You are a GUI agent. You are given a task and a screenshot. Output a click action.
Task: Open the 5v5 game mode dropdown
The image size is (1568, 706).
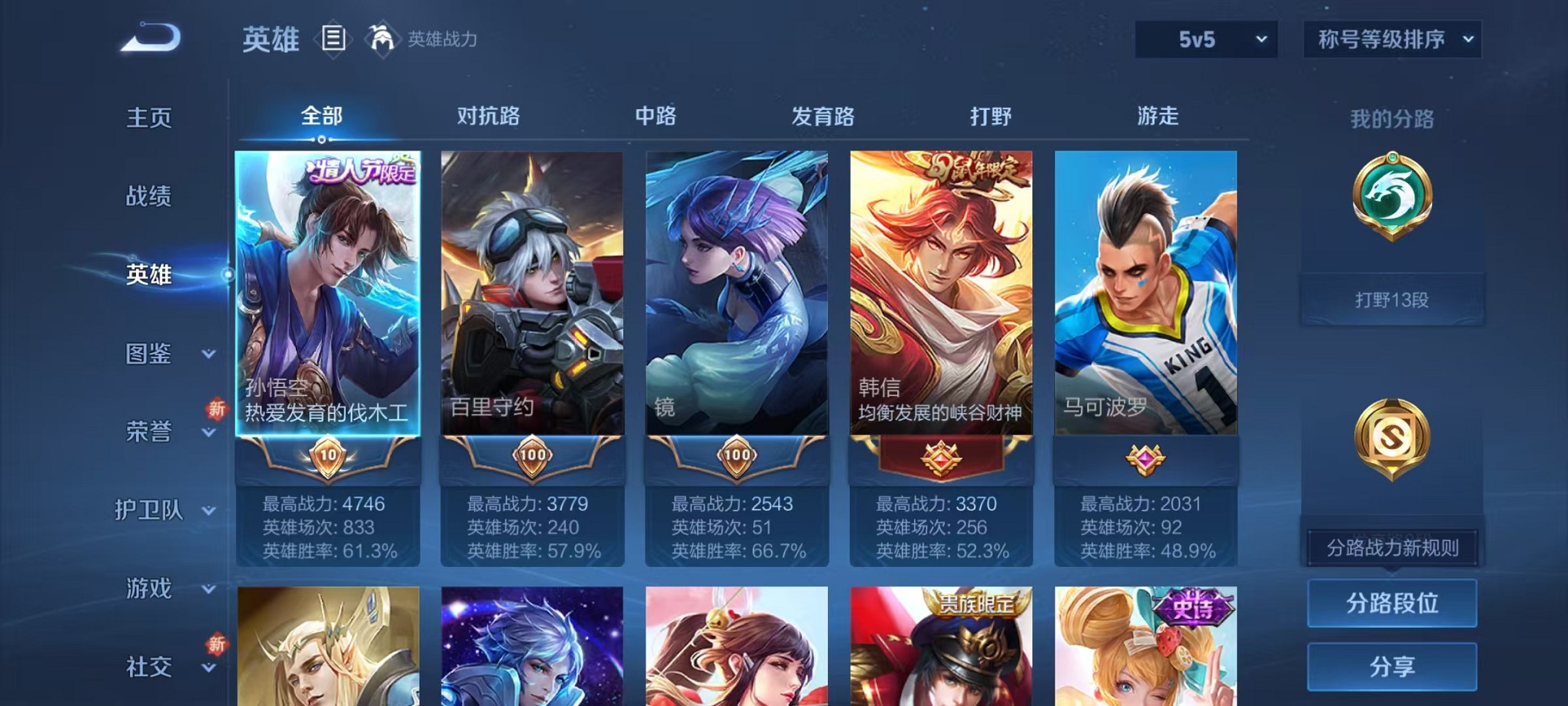[1204, 38]
